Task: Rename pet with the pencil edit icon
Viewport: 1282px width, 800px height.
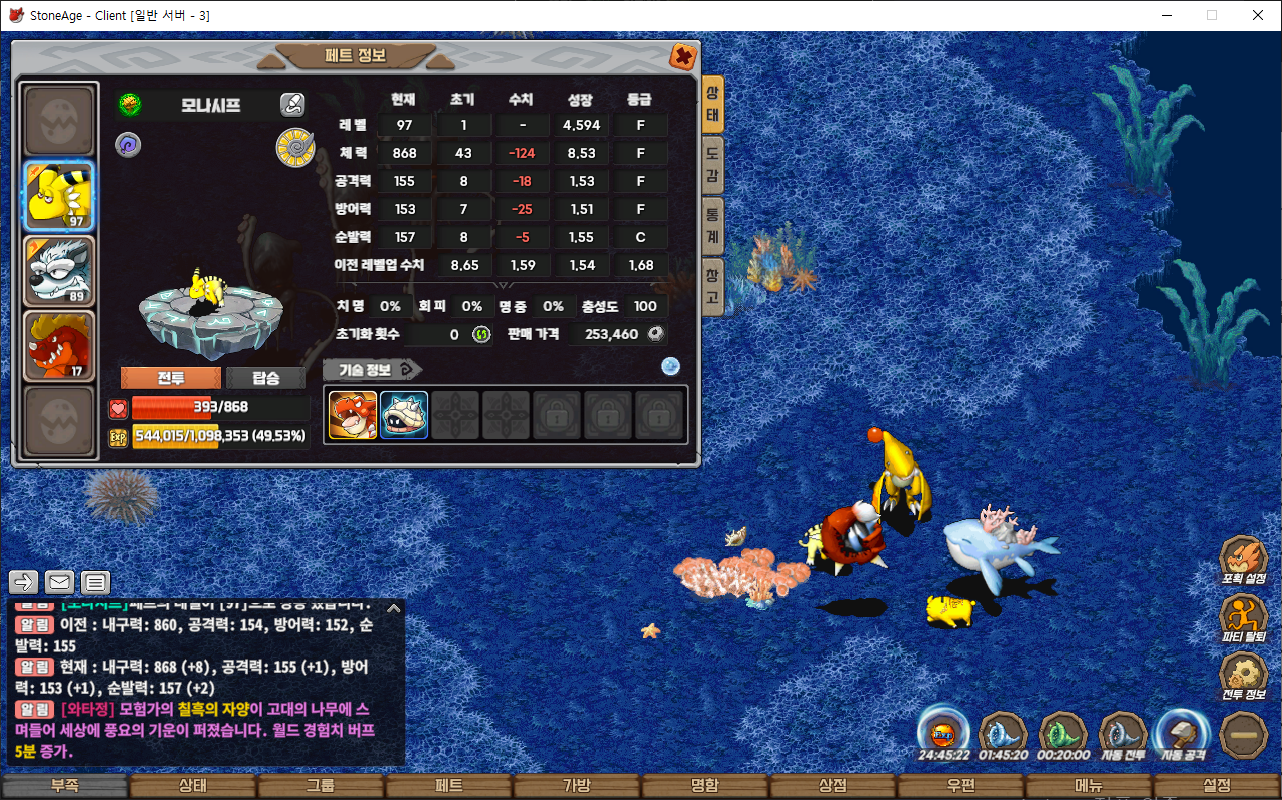Action: point(292,104)
